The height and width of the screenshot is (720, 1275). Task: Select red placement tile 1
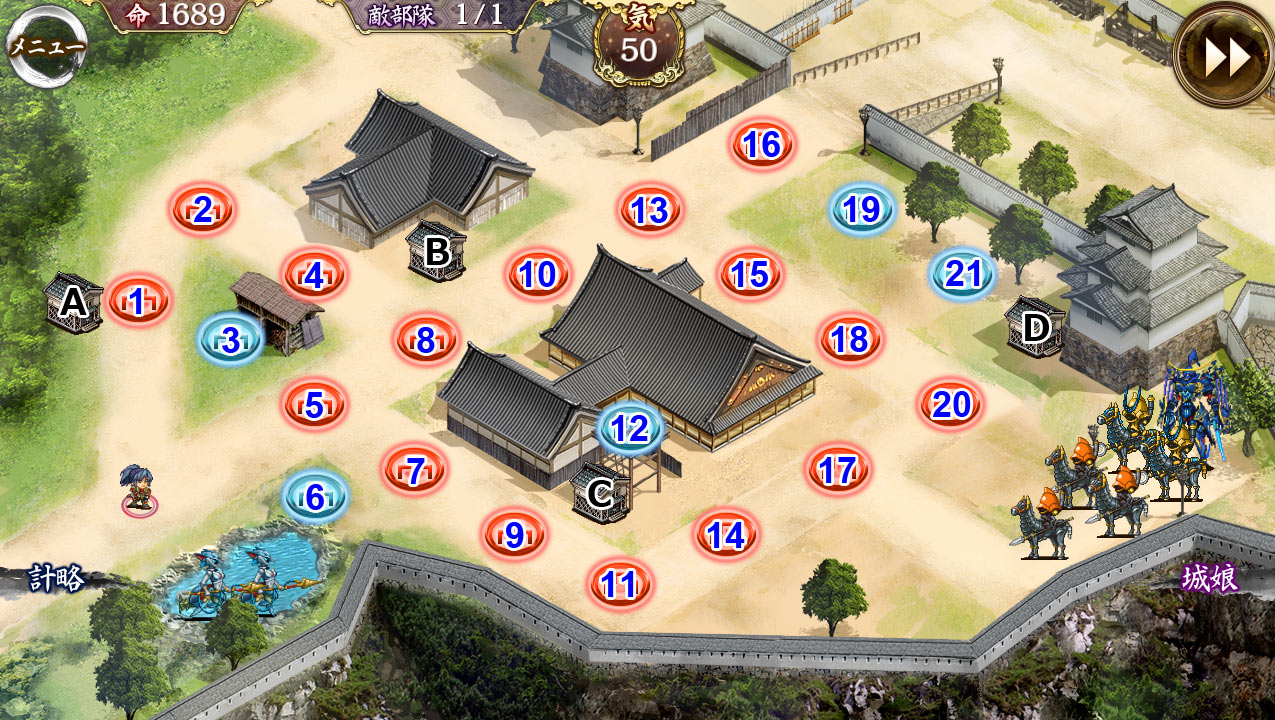138,299
